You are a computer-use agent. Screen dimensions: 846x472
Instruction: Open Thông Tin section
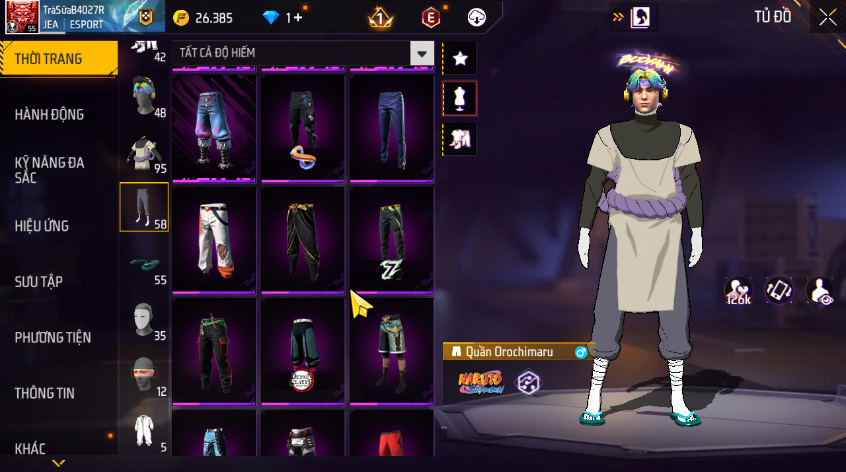[x=45, y=393]
